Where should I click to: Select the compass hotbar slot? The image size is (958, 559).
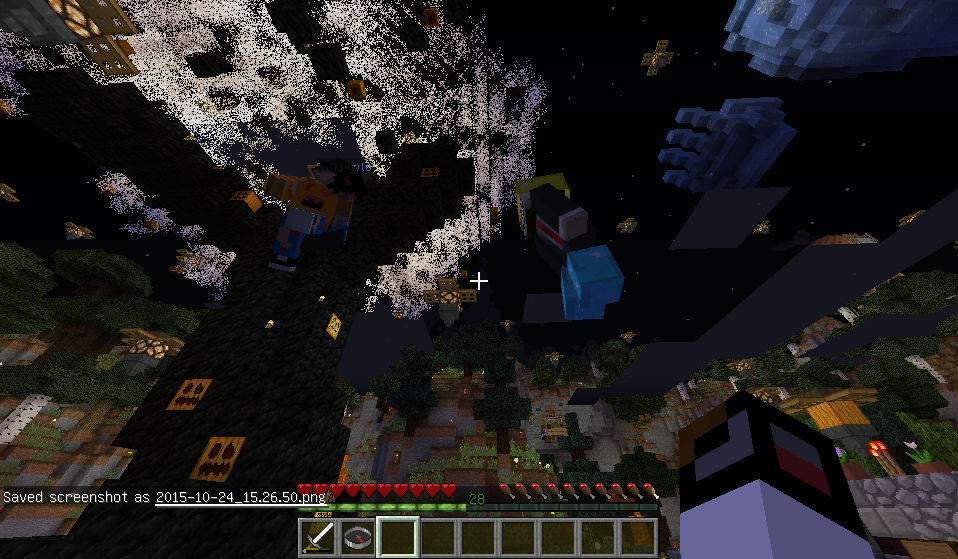[x=359, y=538]
